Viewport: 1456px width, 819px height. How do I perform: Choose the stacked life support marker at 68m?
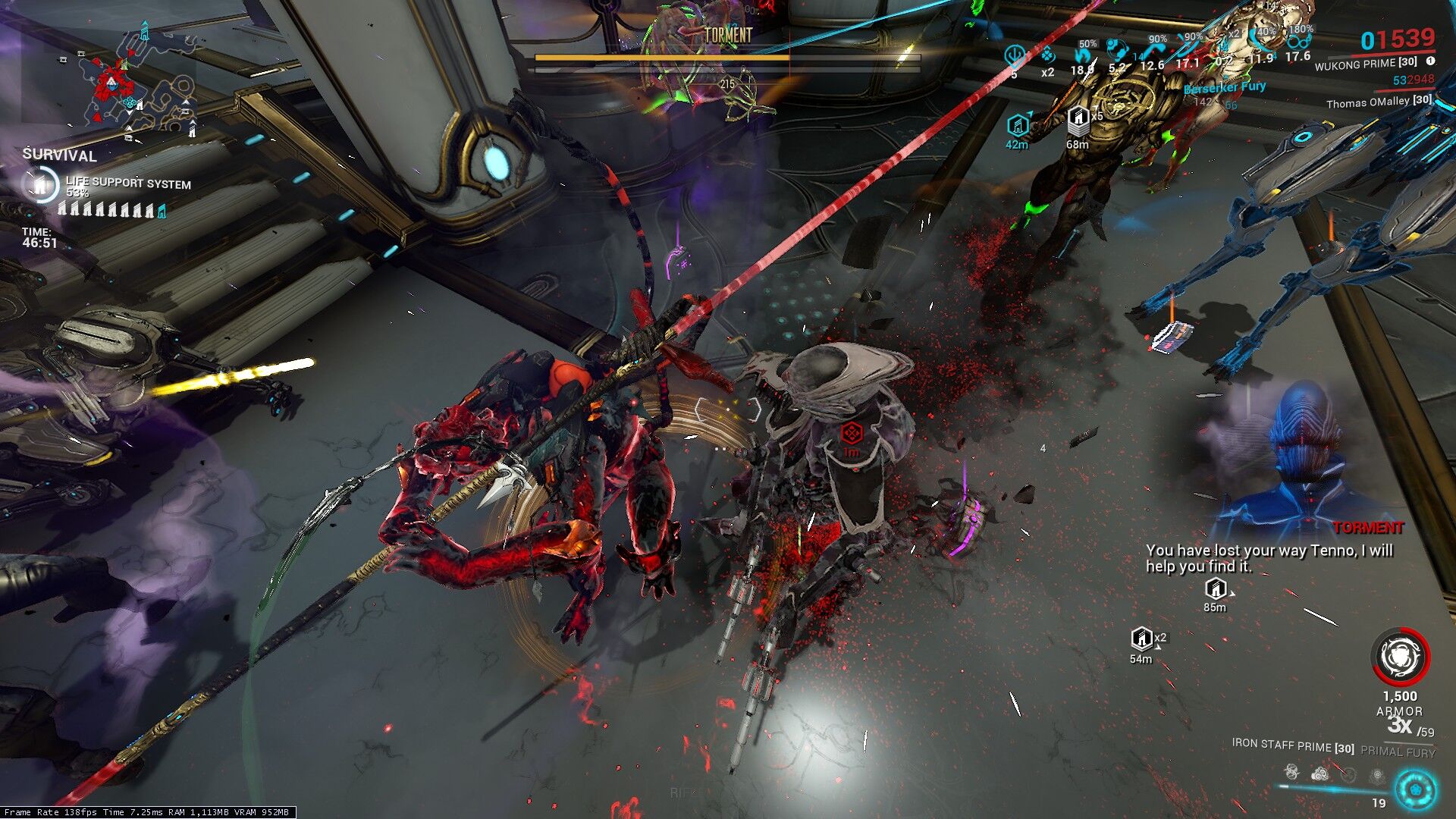1078,120
